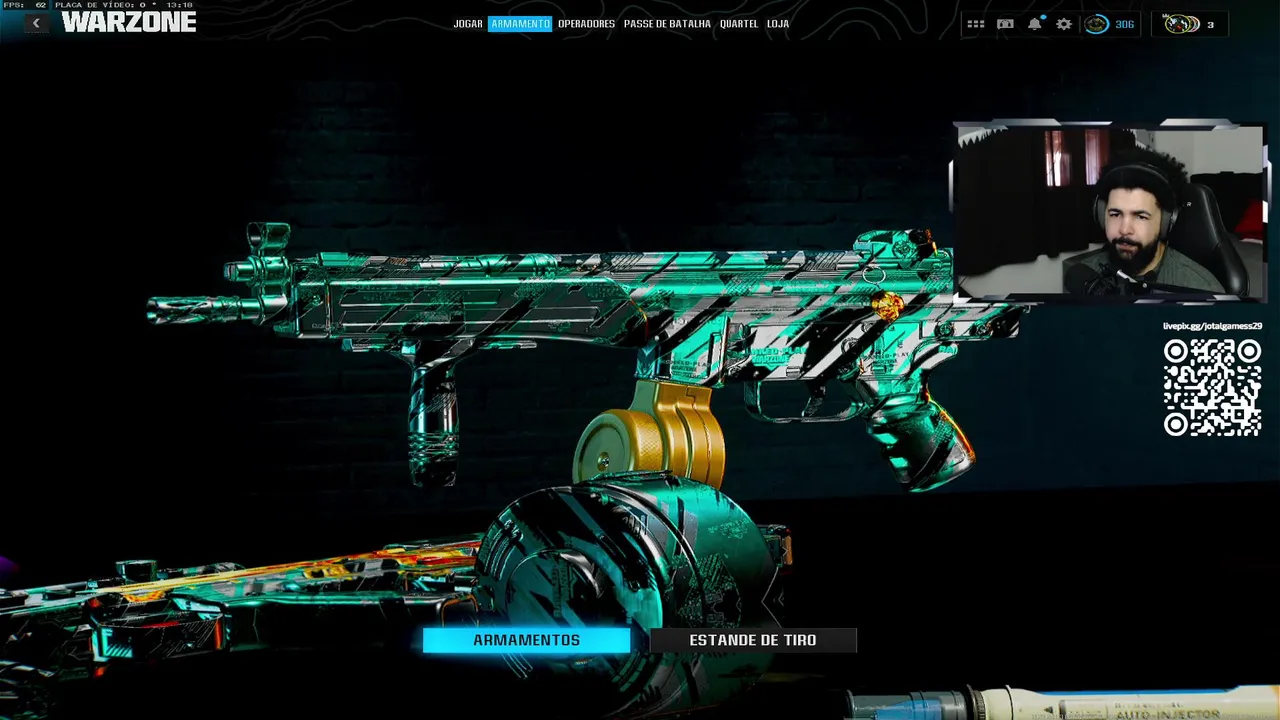Open settings via the gear icon
This screenshot has height=720, width=1280.
(1064, 24)
